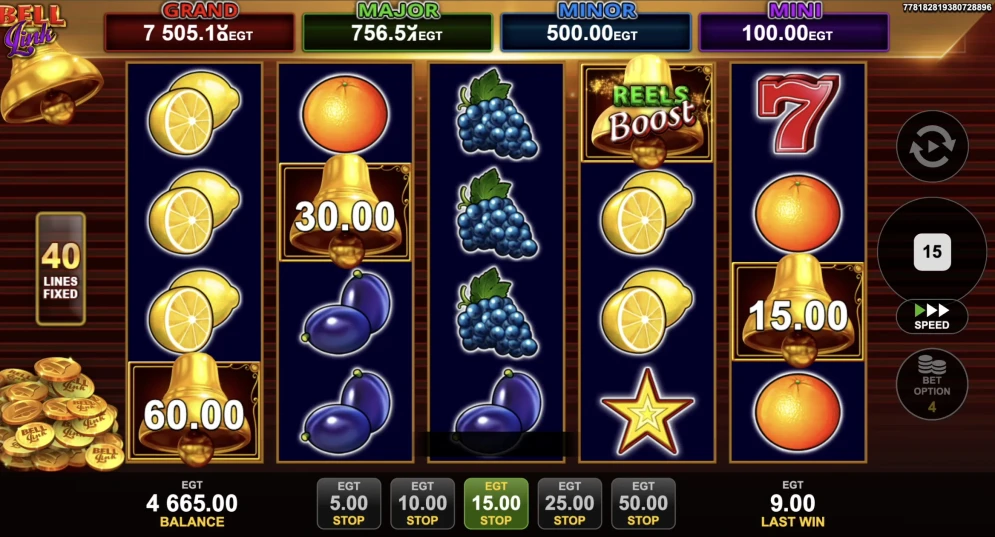This screenshot has height=537, width=995.
Task: Click the 50.00 EGT stop button
Action: point(643,503)
